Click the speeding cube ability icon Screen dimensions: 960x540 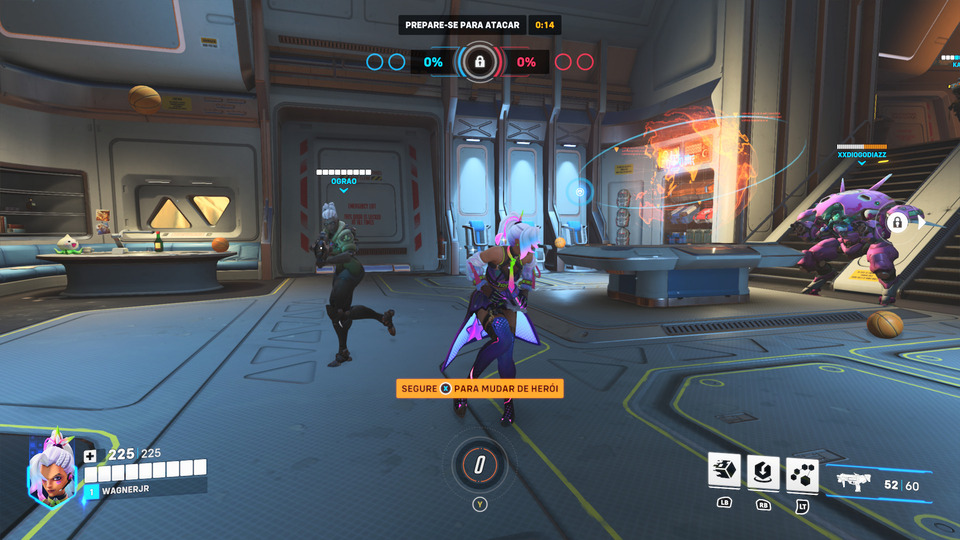click(x=724, y=471)
